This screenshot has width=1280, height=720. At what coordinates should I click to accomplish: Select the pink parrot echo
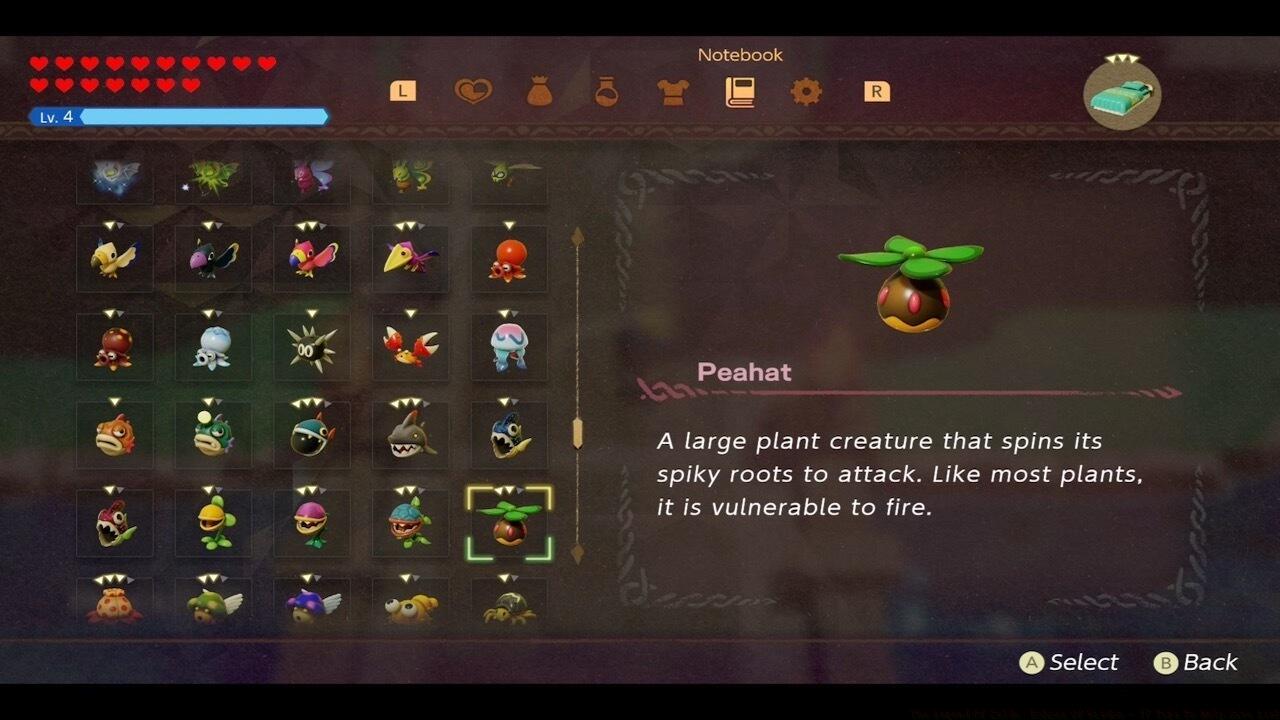(310, 258)
